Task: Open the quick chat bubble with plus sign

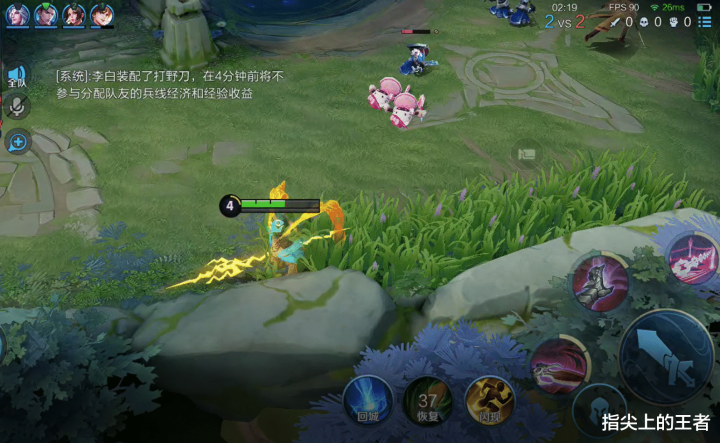Action: [x=17, y=141]
